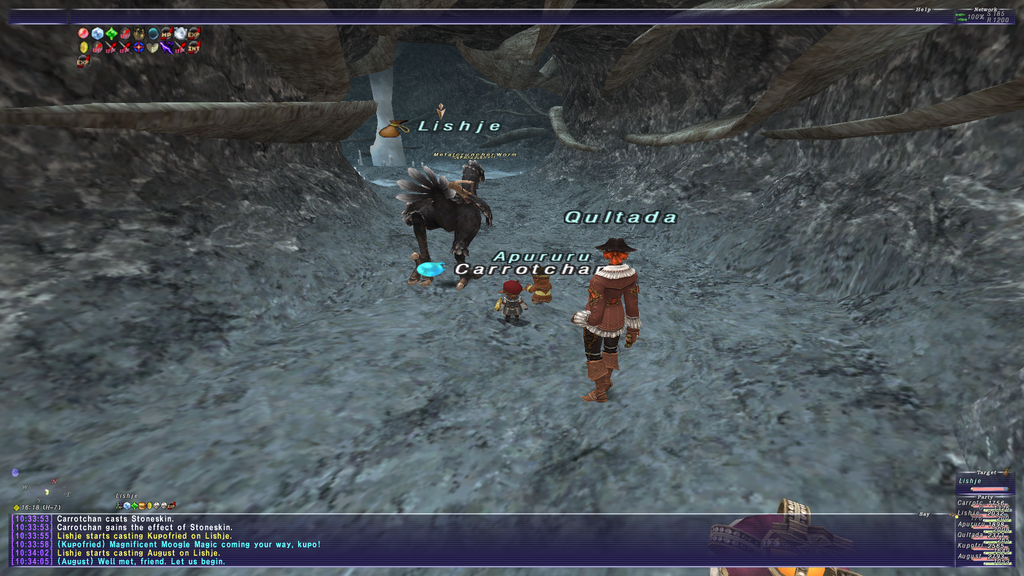Select Carrotchan's row in the party list
Viewport: 1024px width, 576px height.
pos(984,502)
